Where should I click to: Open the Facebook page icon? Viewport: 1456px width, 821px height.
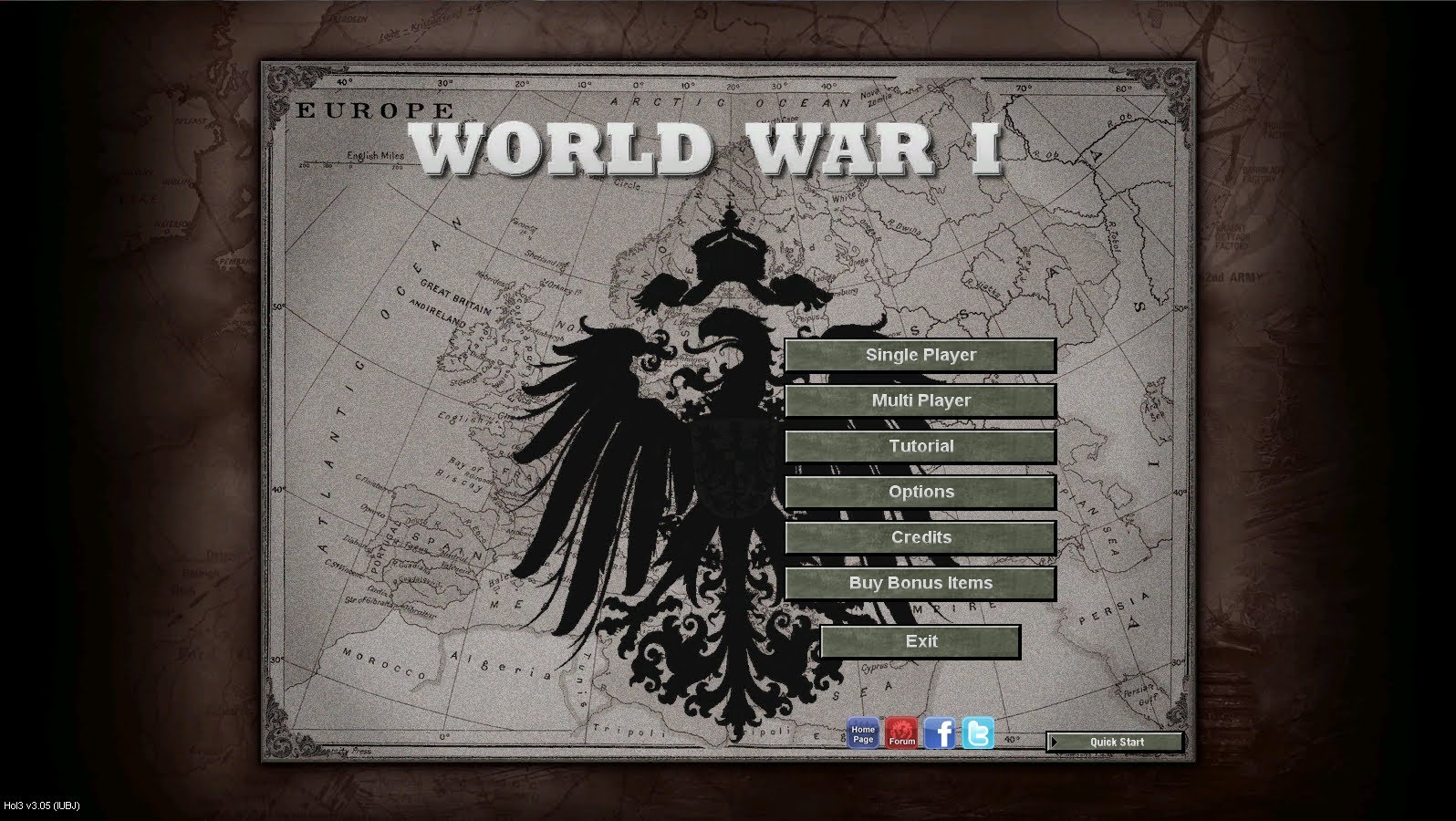pyautogui.click(x=940, y=733)
